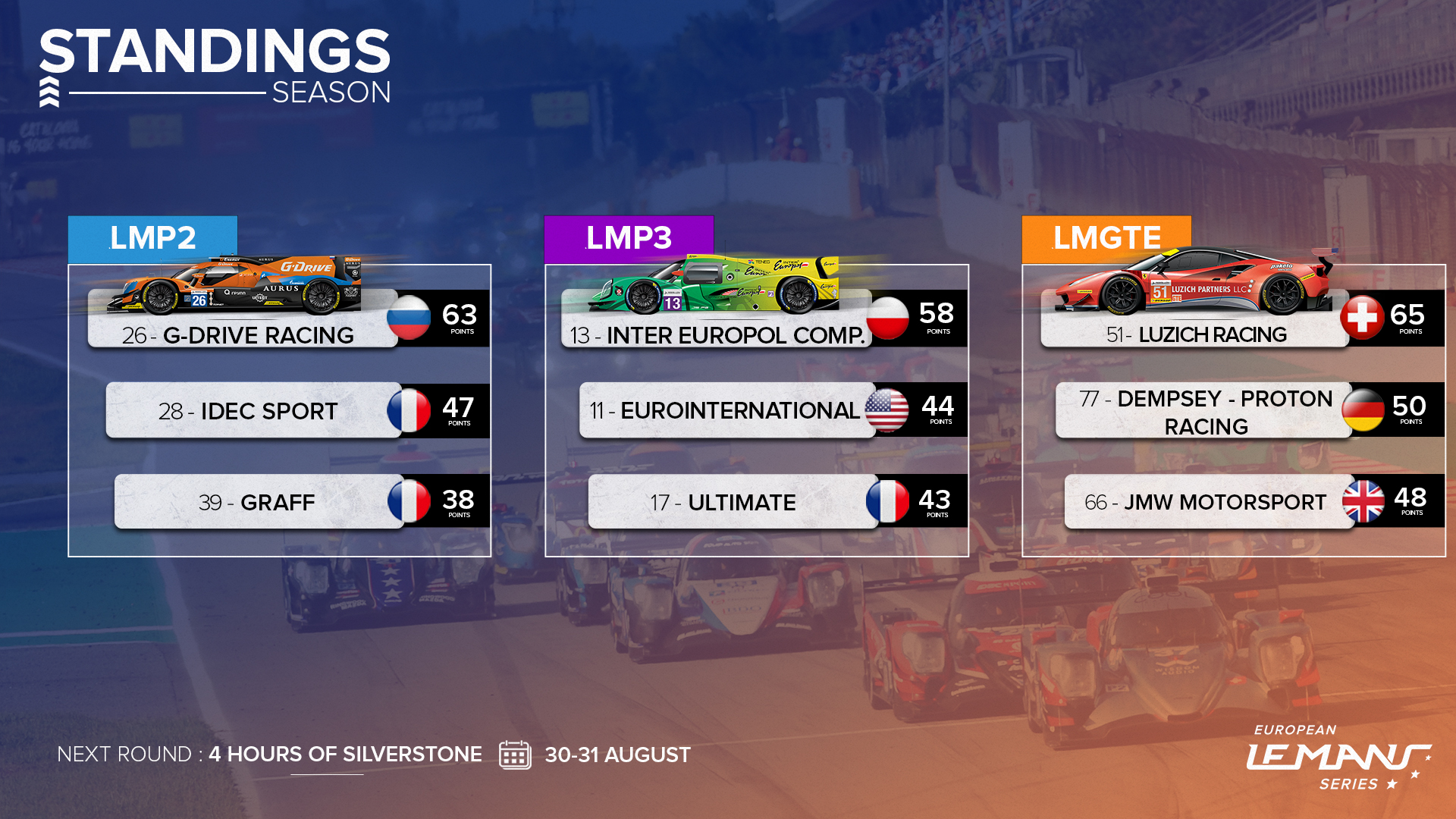
Task: Choose the 17 - Ultimate team row
Action: pos(723,502)
